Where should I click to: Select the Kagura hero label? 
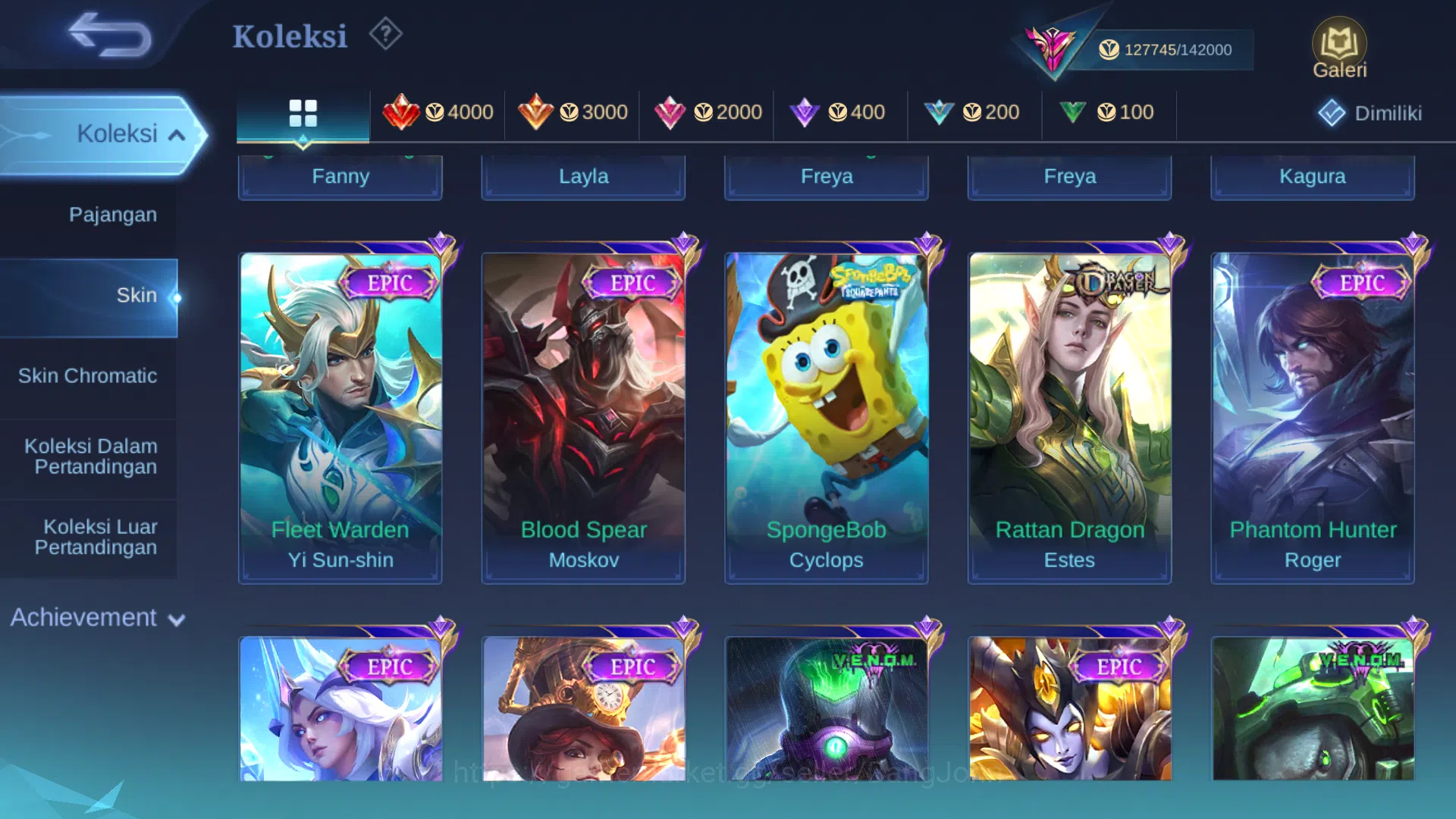1312,176
